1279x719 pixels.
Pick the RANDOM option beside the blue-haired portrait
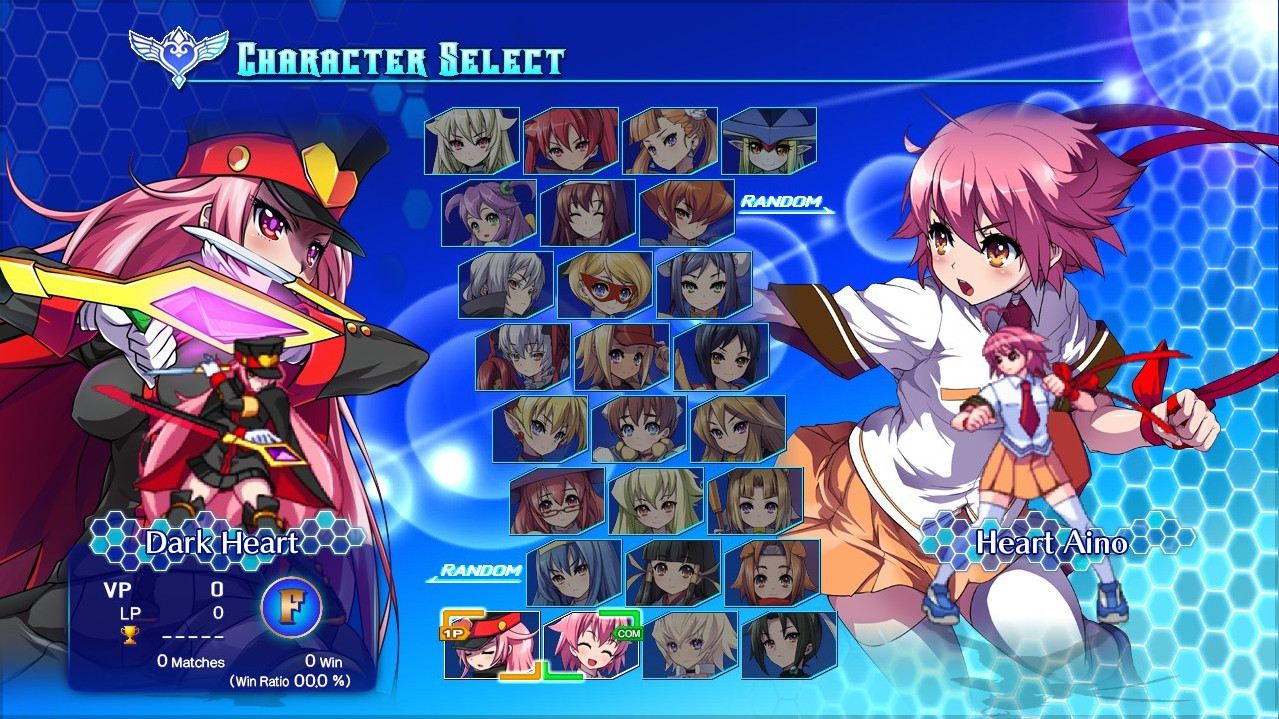point(481,572)
